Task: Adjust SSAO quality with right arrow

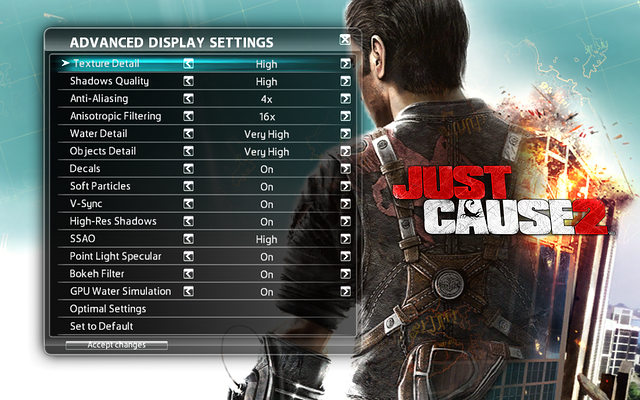Action: (x=345, y=239)
